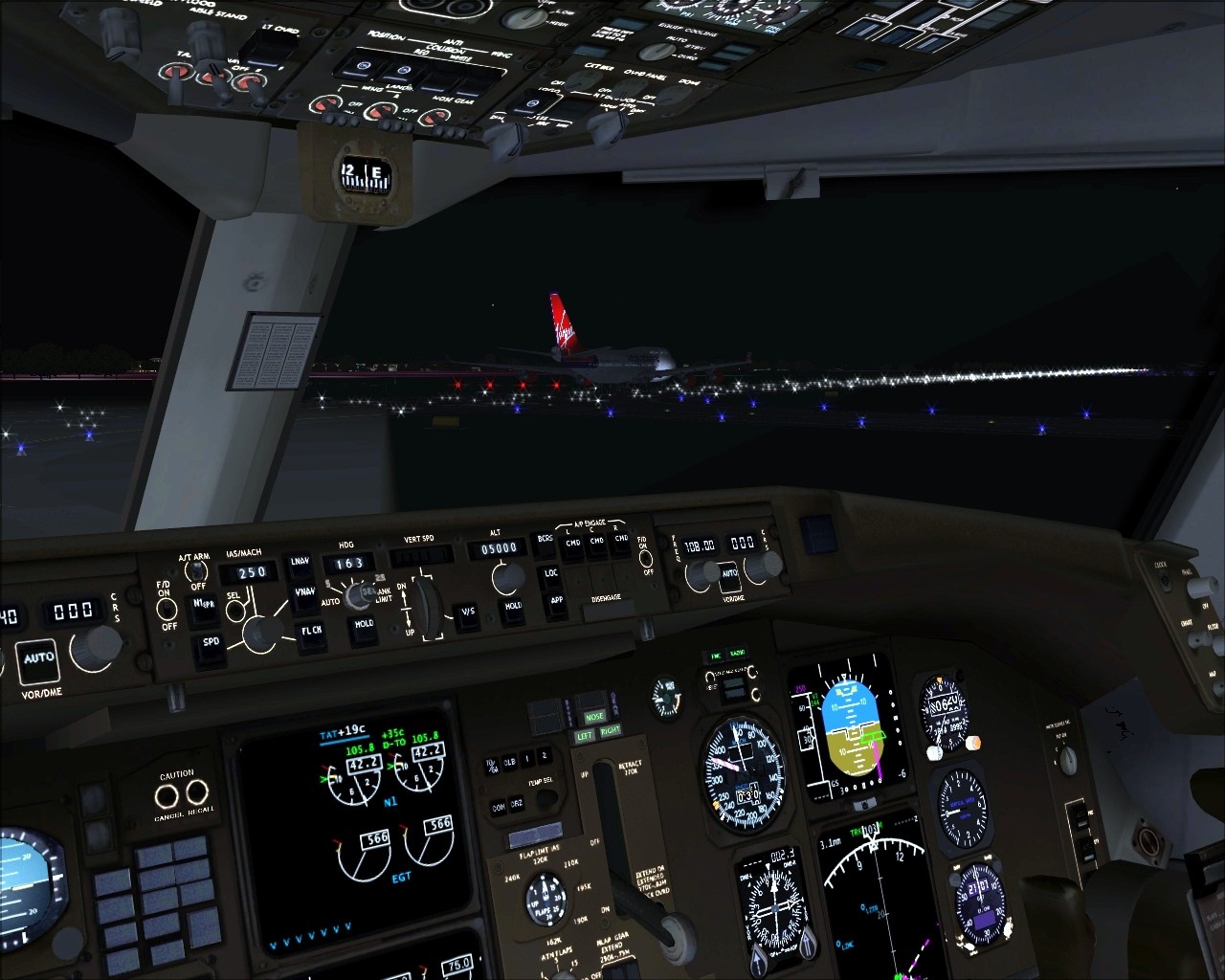1225x980 pixels.
Task: Arm the LOC localizer button
Action: tap(551, 574)
